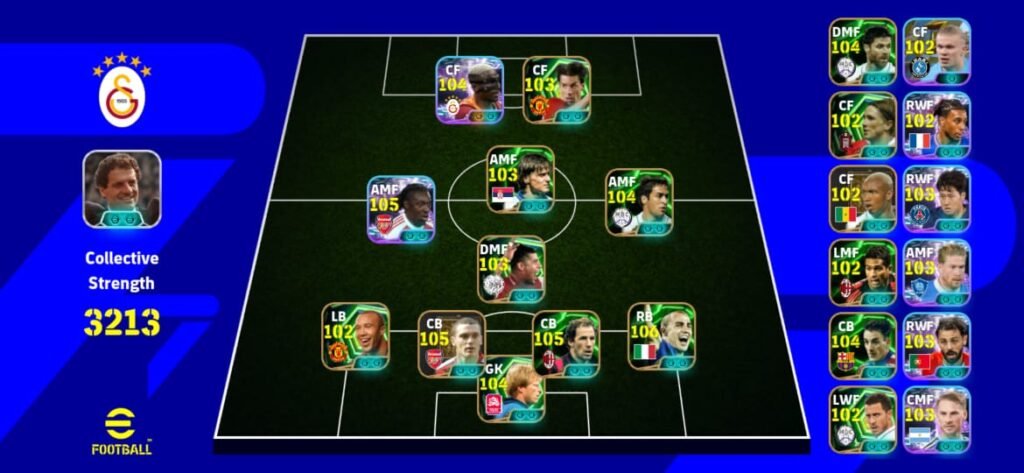Image resolution: width=1024 pixels, height=473 pixels.
Task: Choose the CF 102 Senegal substitute card
Action: (x=862, y=198)
